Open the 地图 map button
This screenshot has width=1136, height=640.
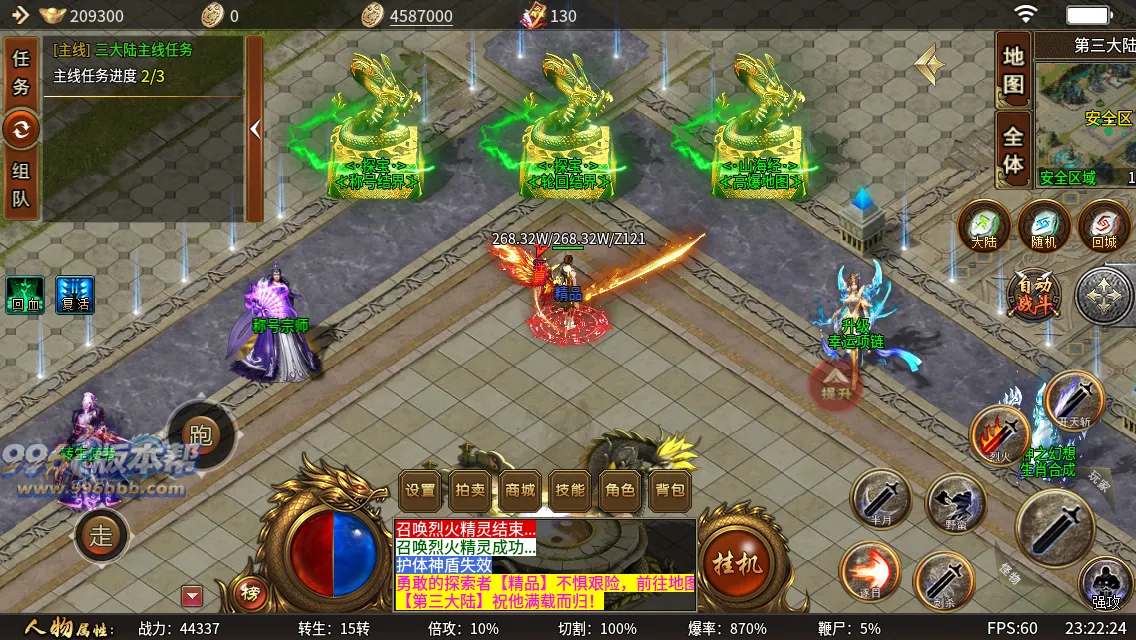[x=1013, y=70]
